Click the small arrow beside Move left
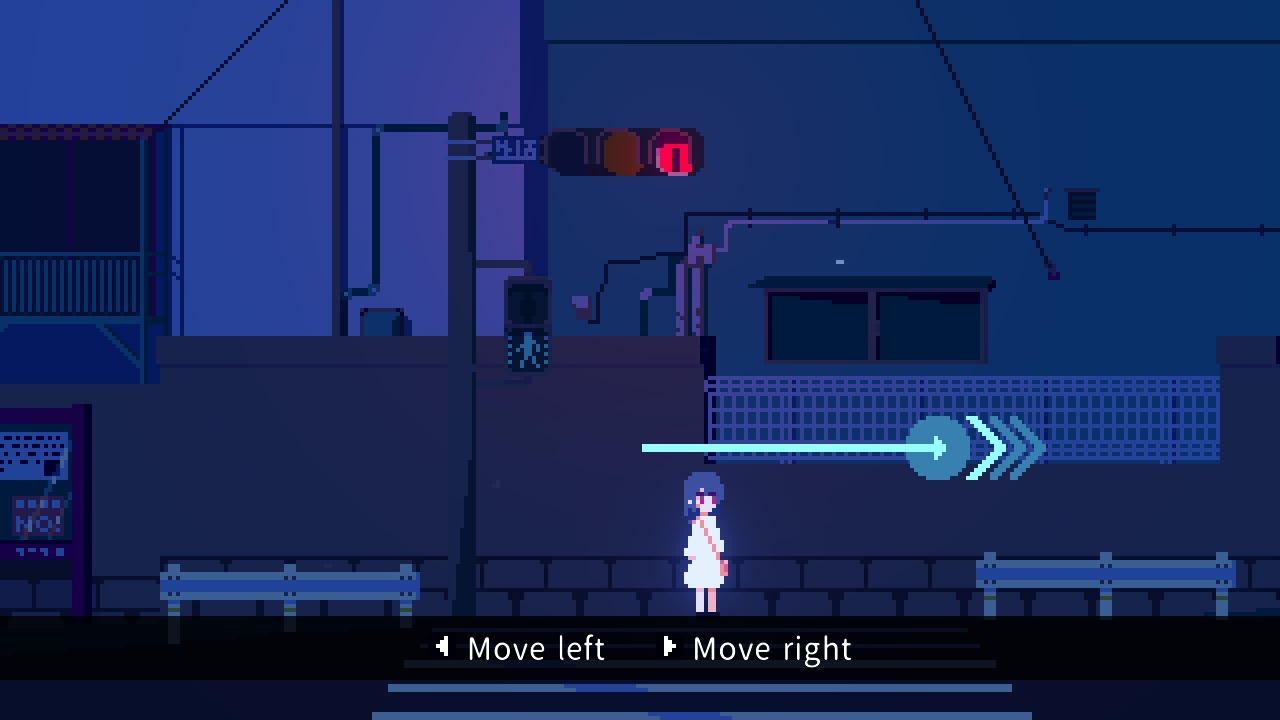 444,647
